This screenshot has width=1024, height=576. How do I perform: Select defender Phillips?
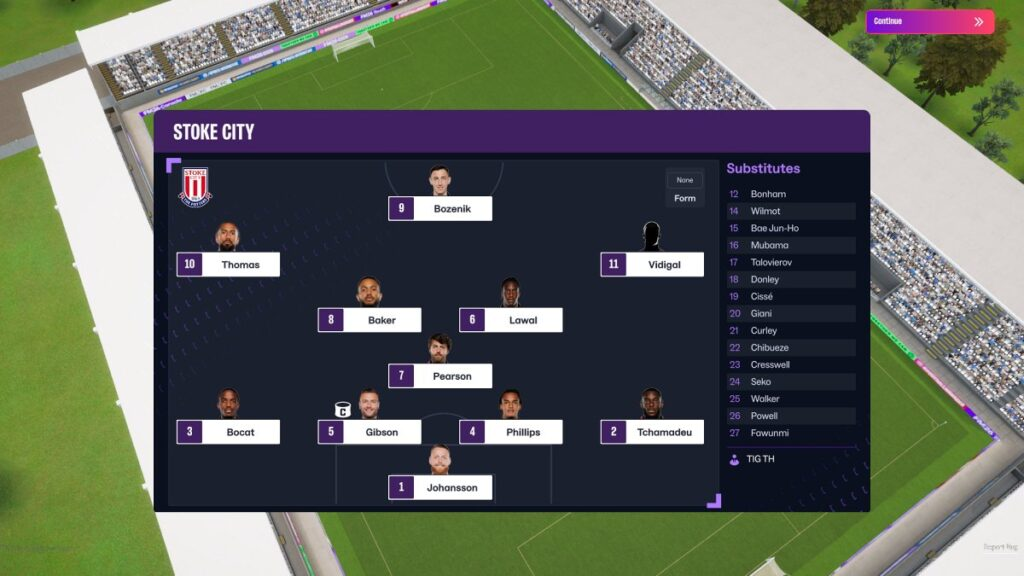510,433
